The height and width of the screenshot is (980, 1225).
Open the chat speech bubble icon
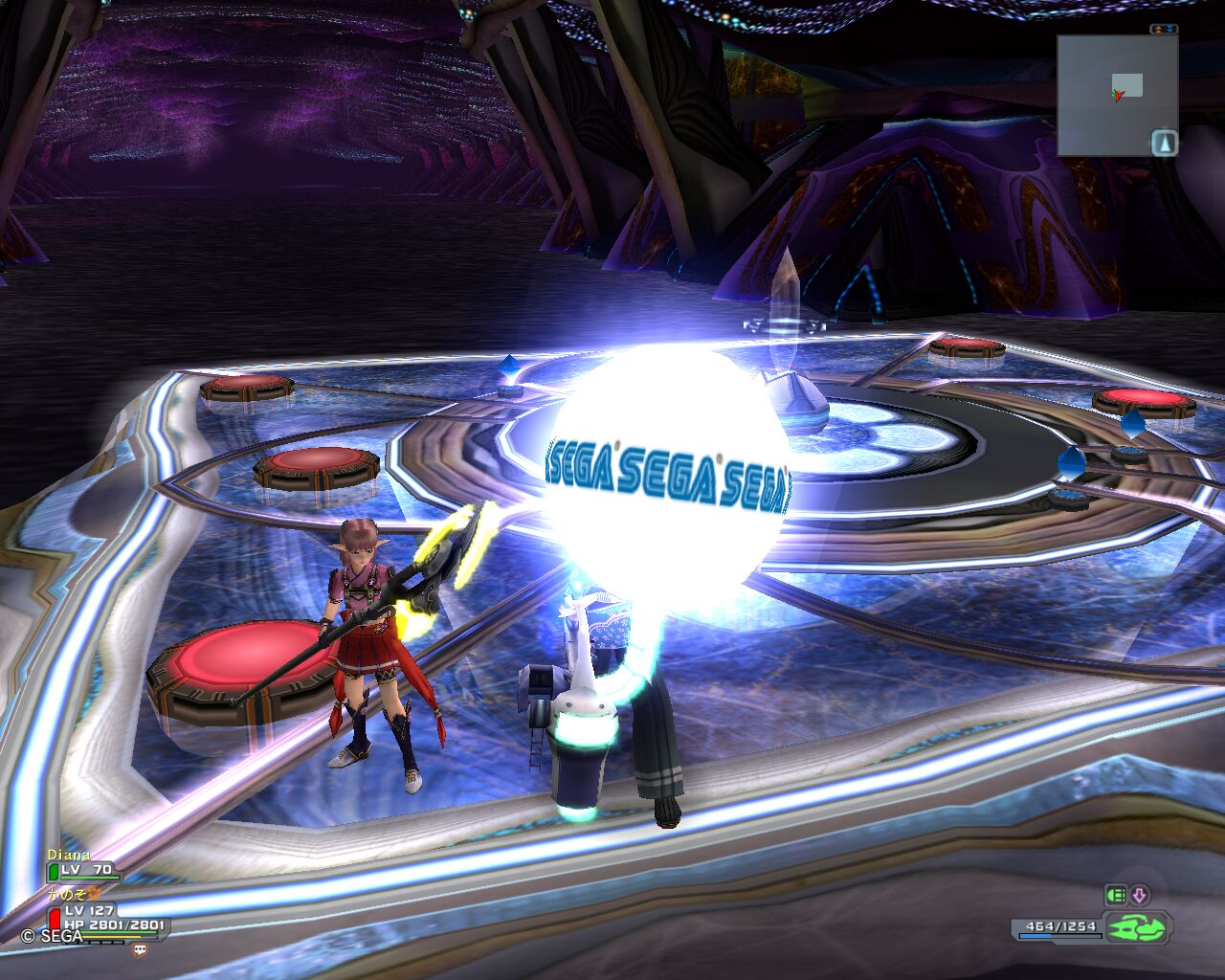pos(141,950)
